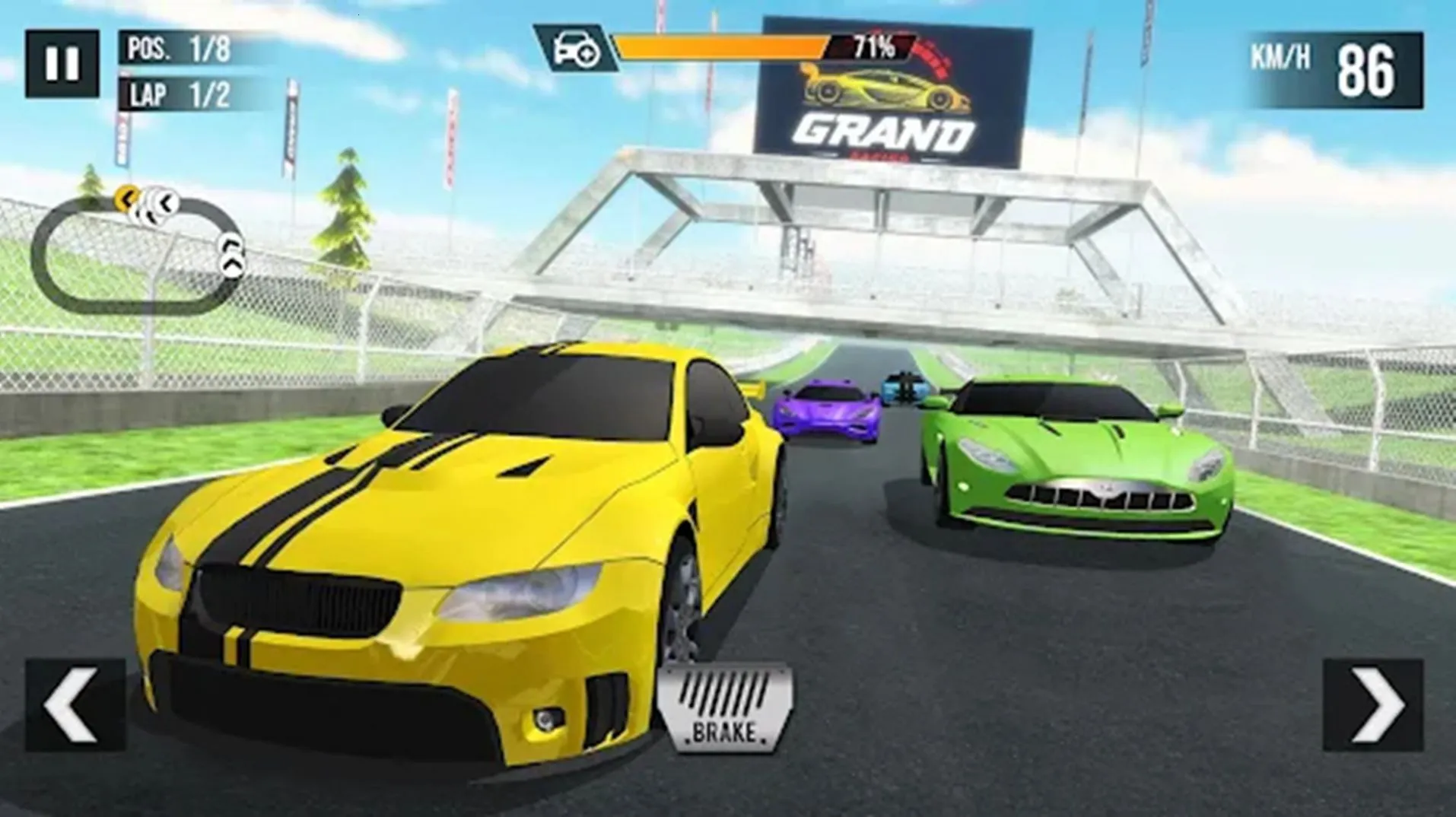1456x817 pixels.
Task: Tap the car health icon near progress bar
Action: 574,48
